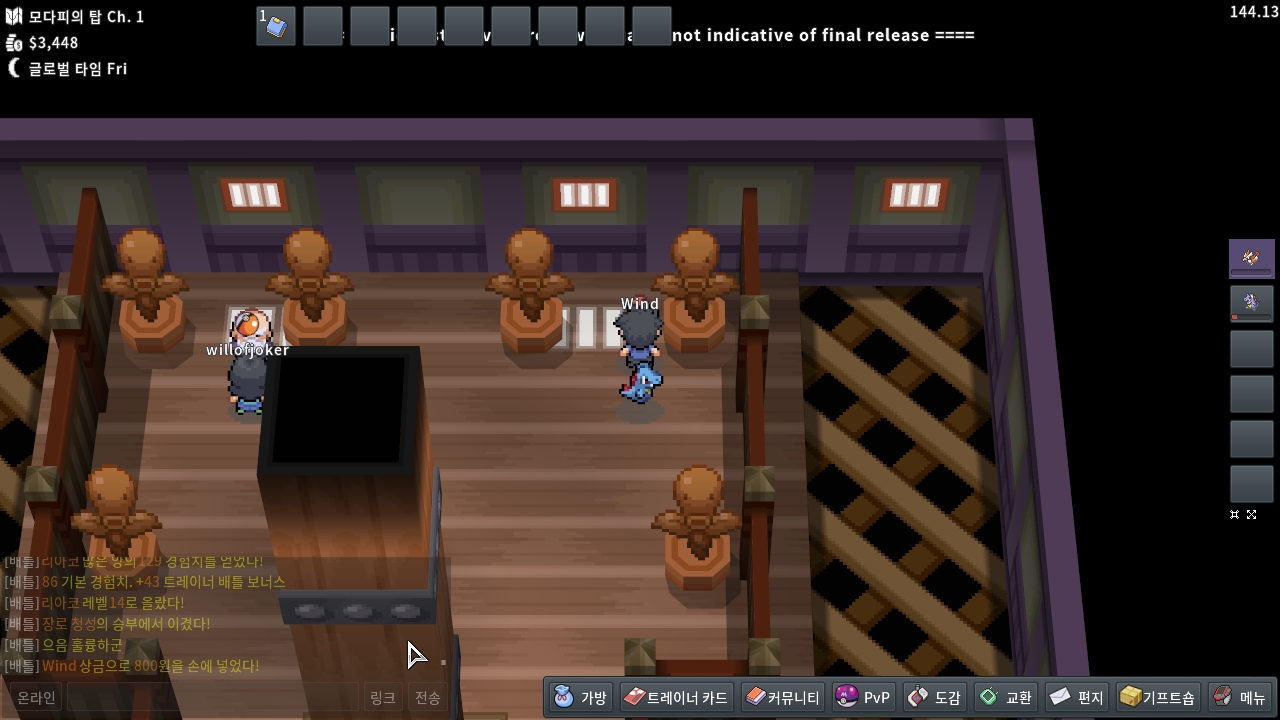The width and height of the screenshot is (1280, 720).
Task: Open the 교환 (trade) window
Action: [1006, 697]
